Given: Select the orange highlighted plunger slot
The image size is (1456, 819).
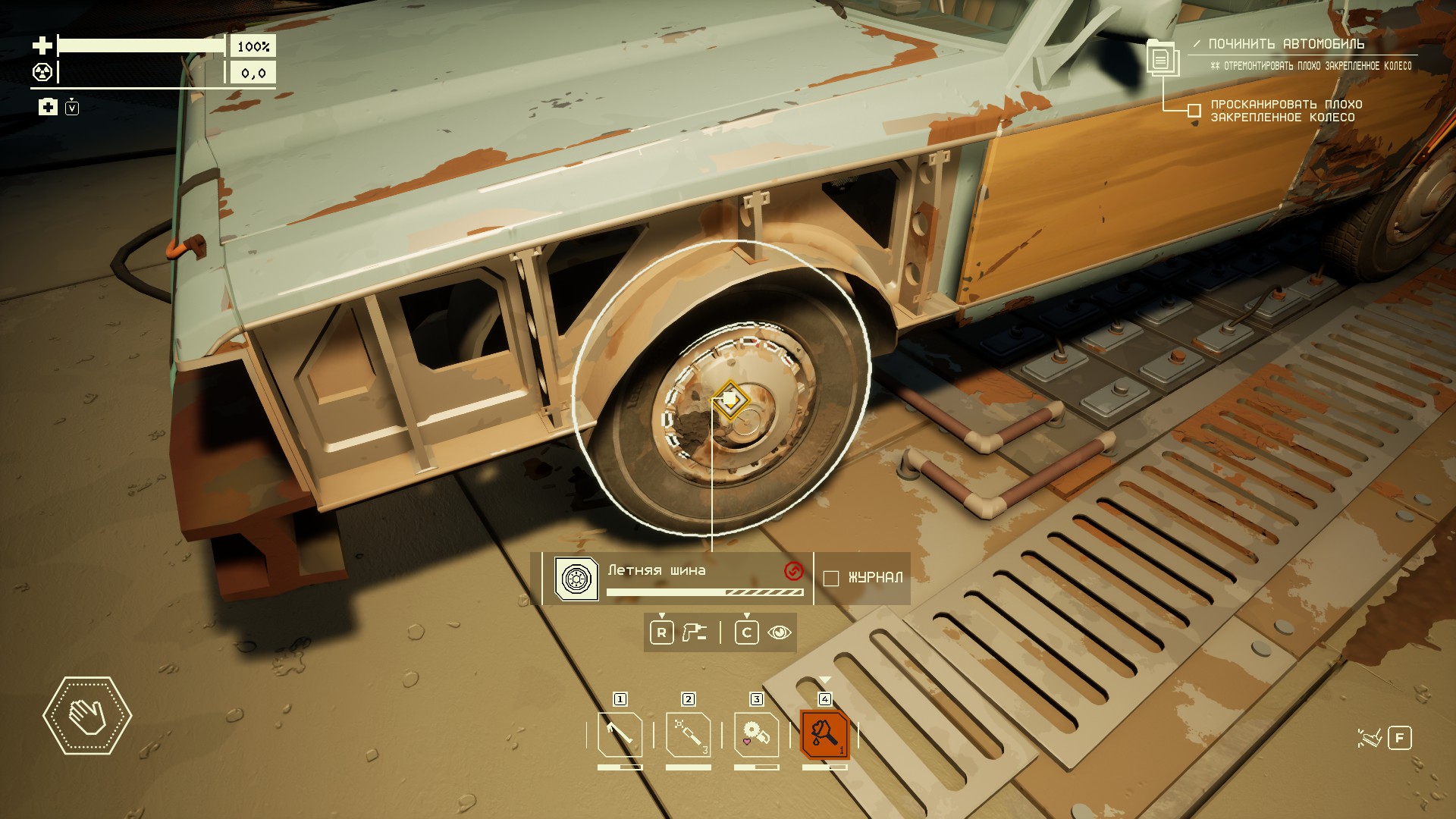Looking at the screenshot, I should tap(824, 734).
